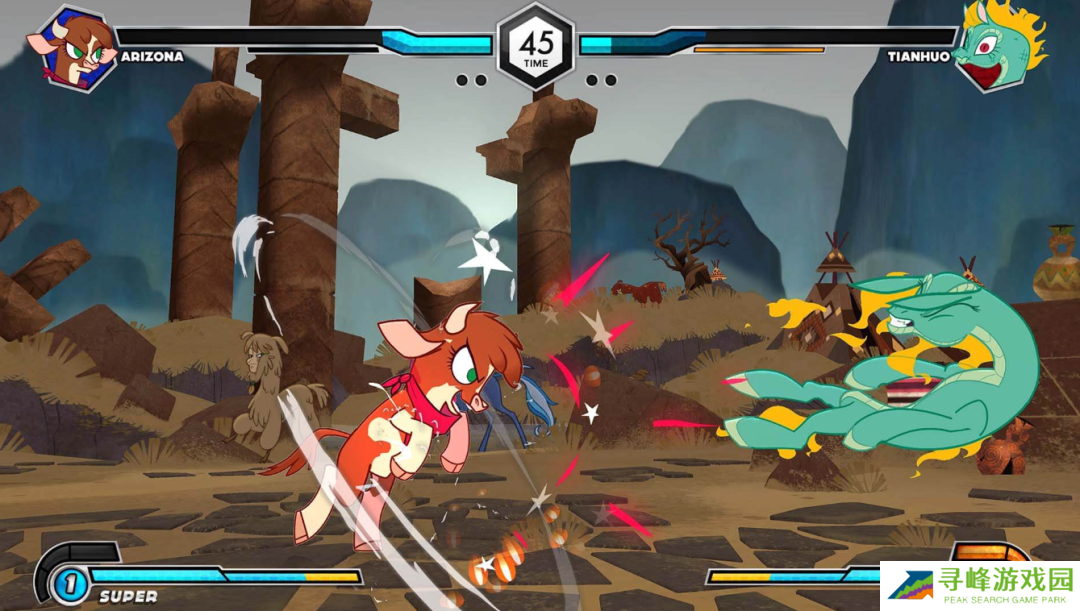Click Tianhuo's character portrait
The height and width of the screenshot is (611, 1080).
995,46
